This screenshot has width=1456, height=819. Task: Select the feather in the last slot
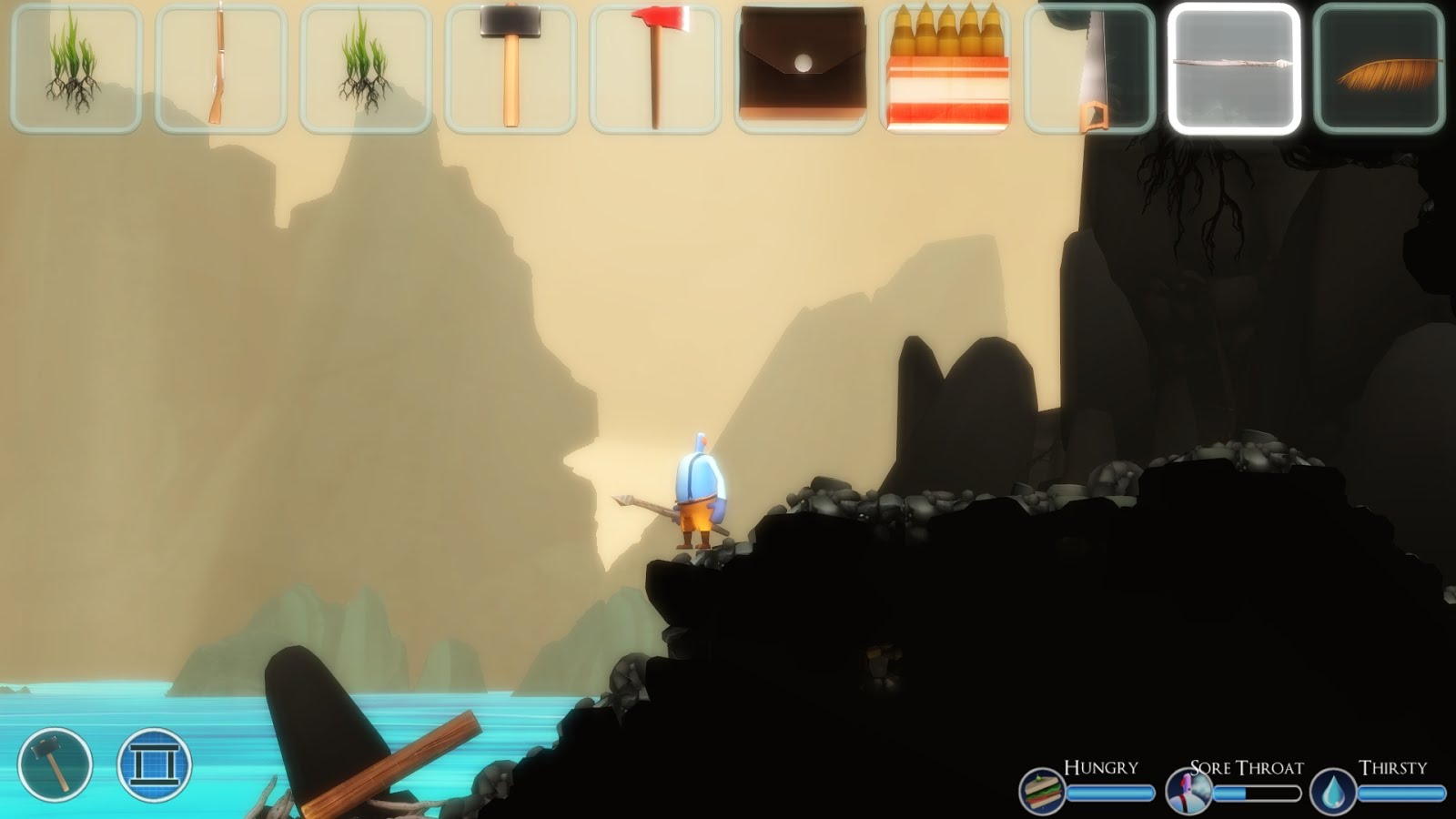point(1380,66)
